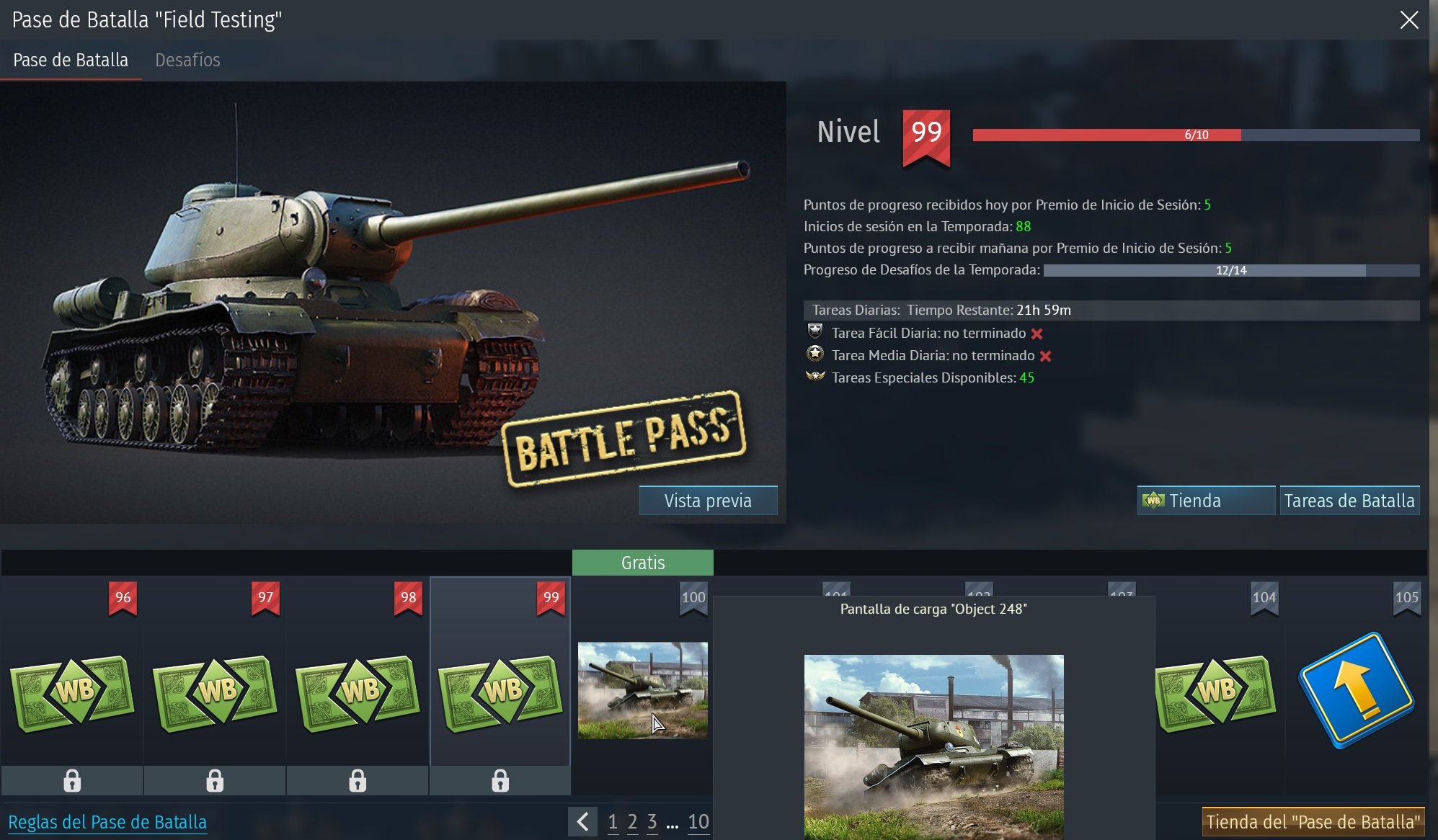Select the red level 99 ribbon badge
The width and height of the screenshot is (1438, 840).
[x=926, y=134]
